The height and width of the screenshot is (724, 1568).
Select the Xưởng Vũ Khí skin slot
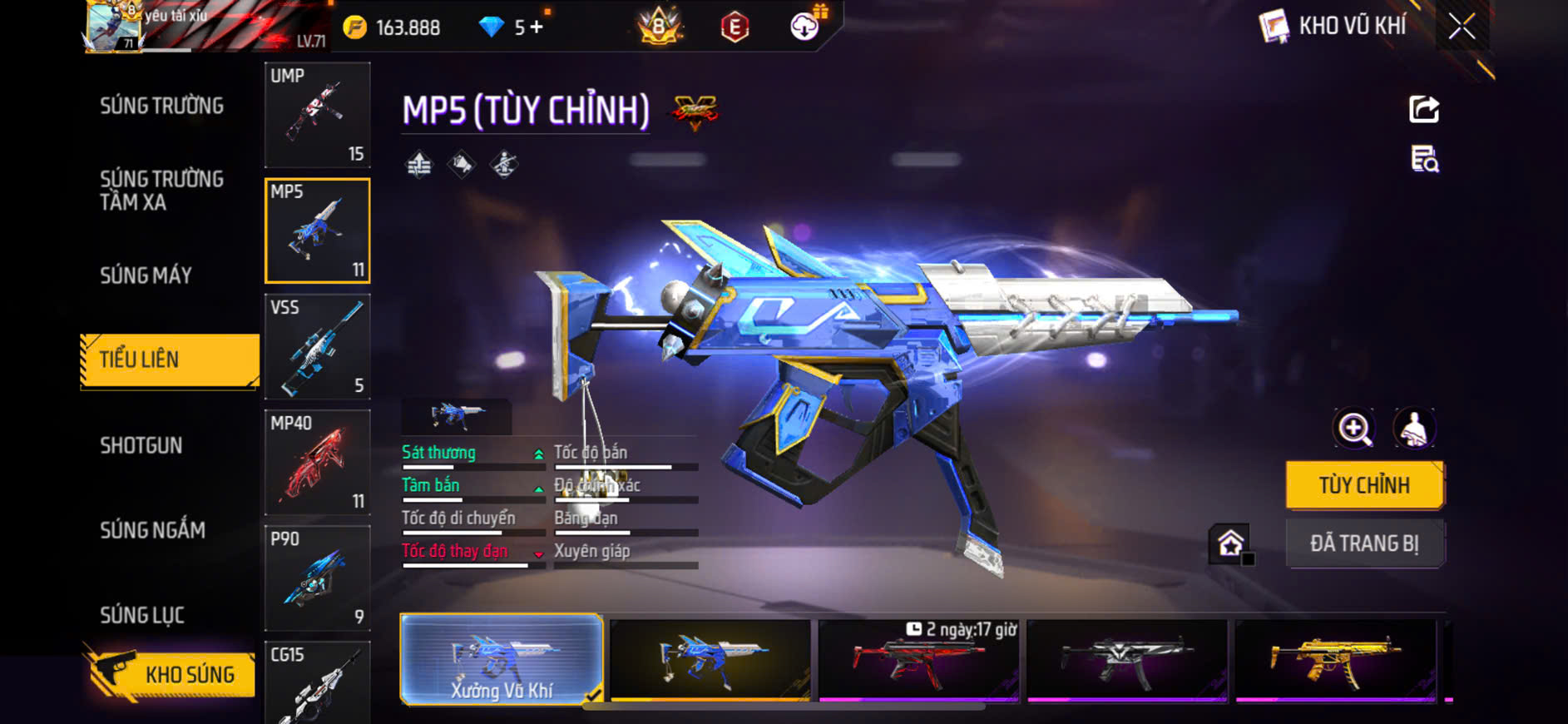point(502,660)
